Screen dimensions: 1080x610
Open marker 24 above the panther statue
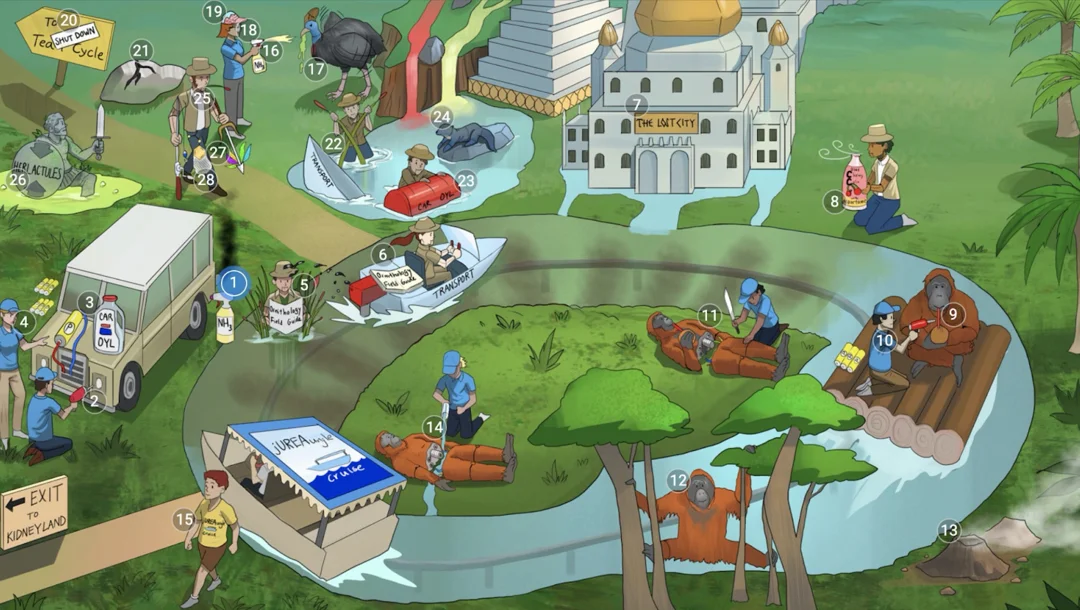(442, 117)
